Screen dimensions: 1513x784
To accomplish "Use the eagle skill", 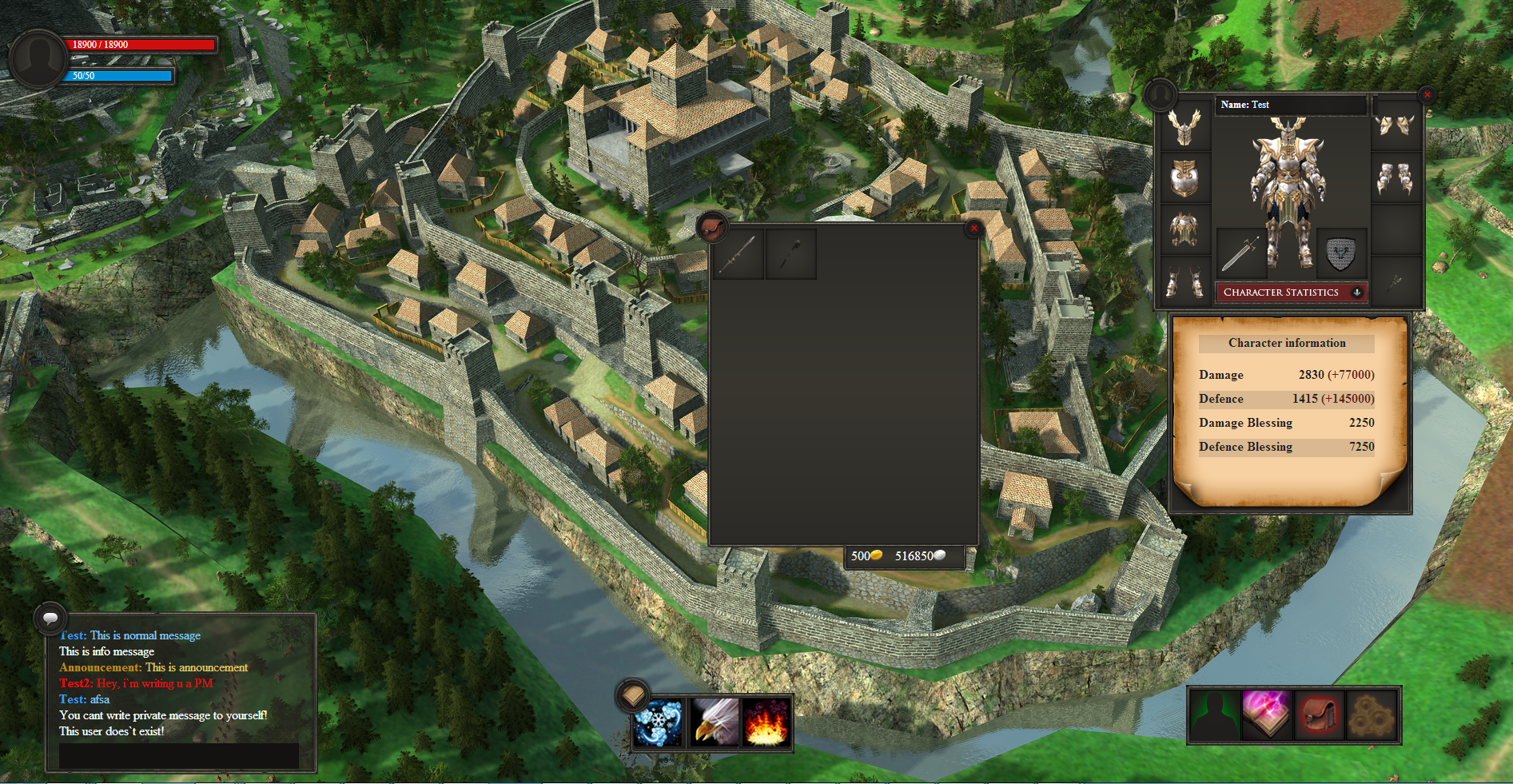I will coord(713,722).
